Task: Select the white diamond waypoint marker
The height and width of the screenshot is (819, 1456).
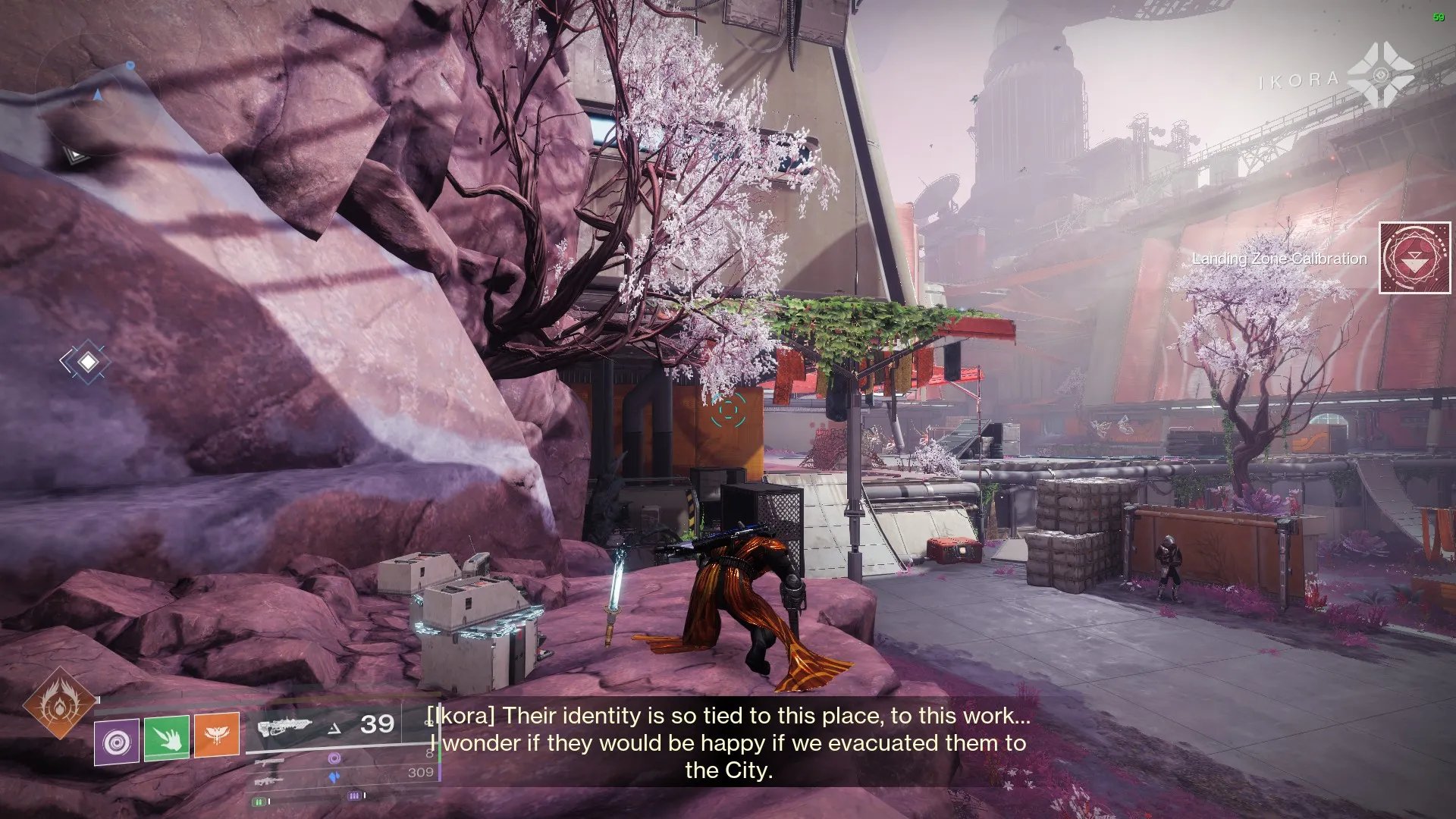Action: (x=88, y=362)
